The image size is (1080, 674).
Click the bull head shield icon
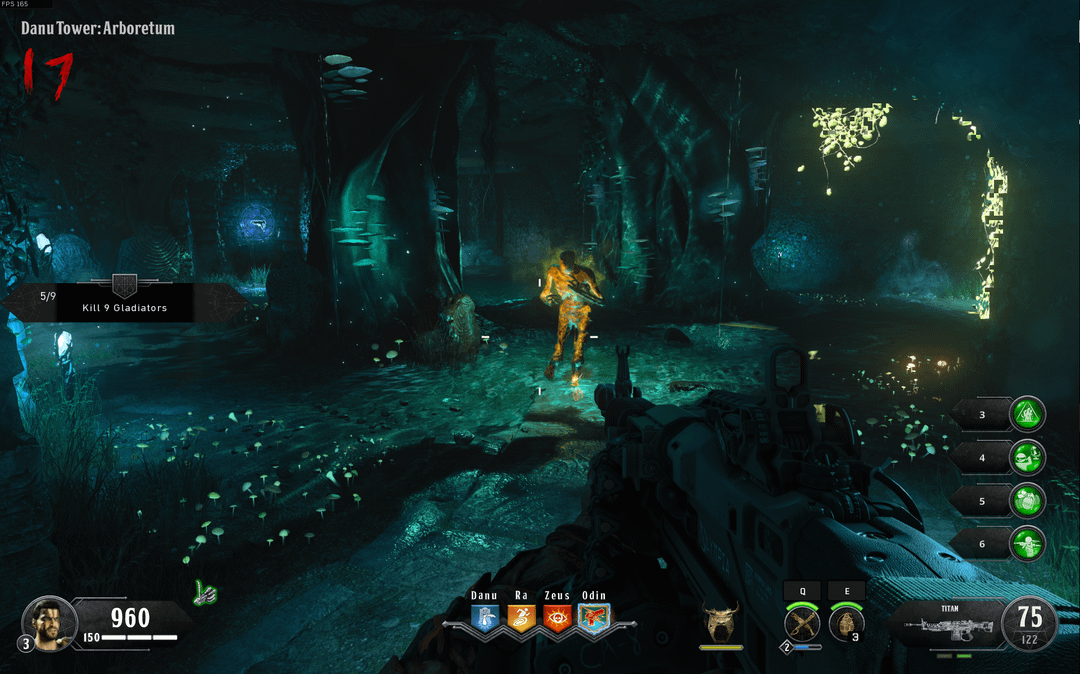(721, 622)
